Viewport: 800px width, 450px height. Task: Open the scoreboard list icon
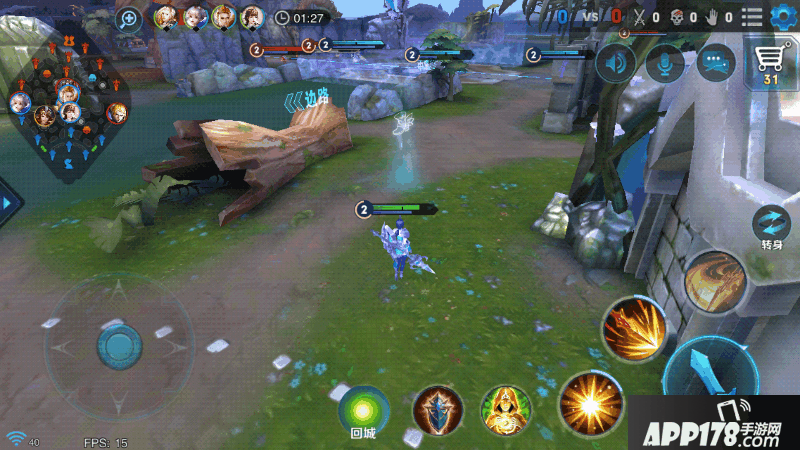click(751, 16)
